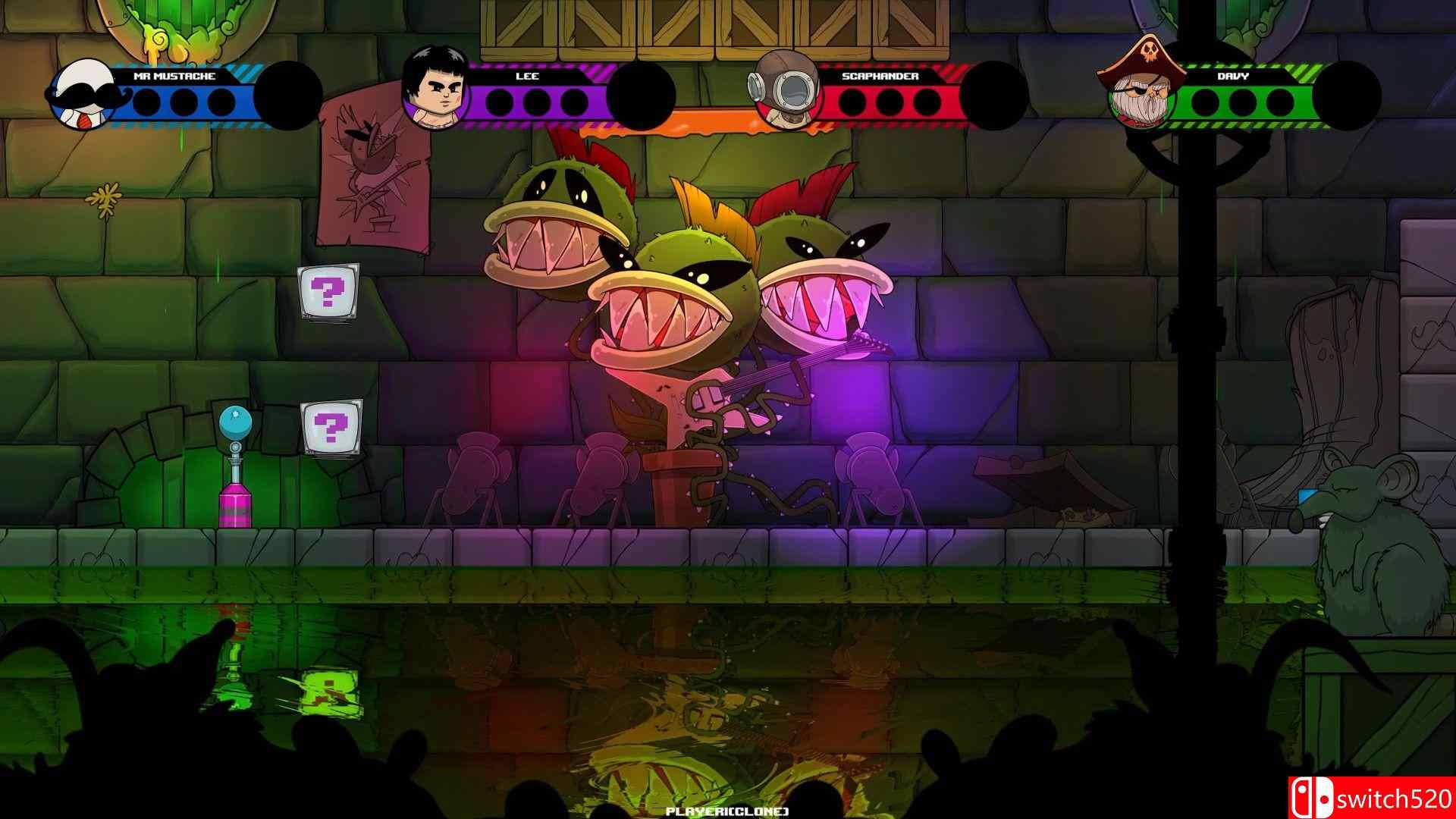Open the Scaphander name banner

point(880,76)
